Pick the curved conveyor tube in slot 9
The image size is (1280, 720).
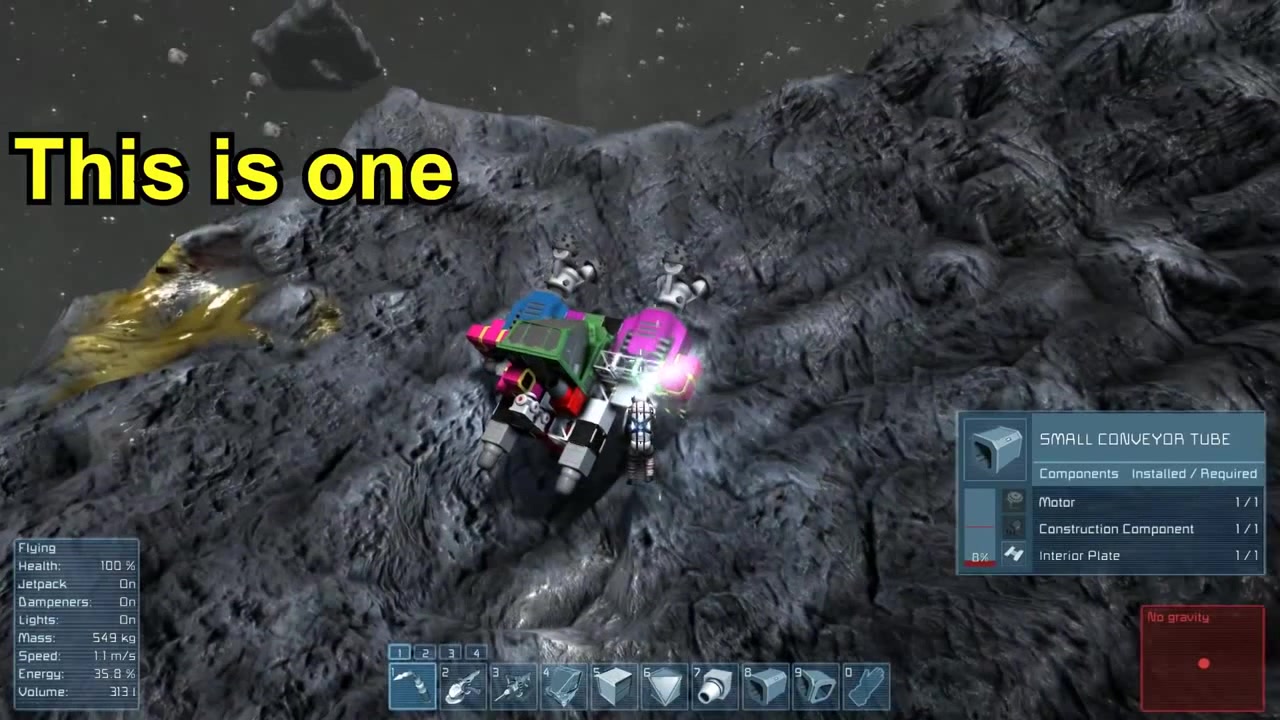[x=817, y=686]
